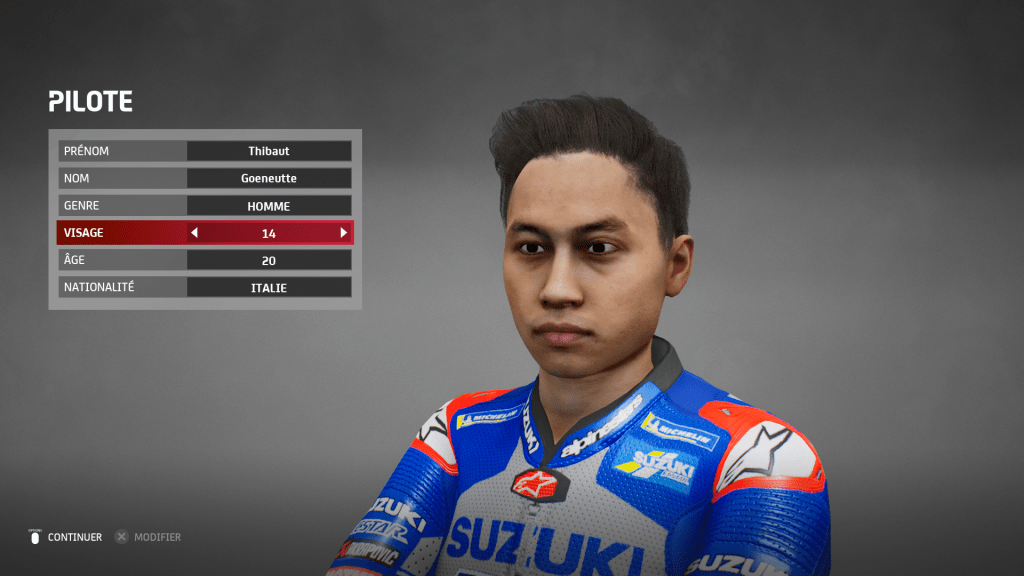Edit the Nom field showing Goeneutte
The image size is (1024, 576).
[x=268, y=178]
